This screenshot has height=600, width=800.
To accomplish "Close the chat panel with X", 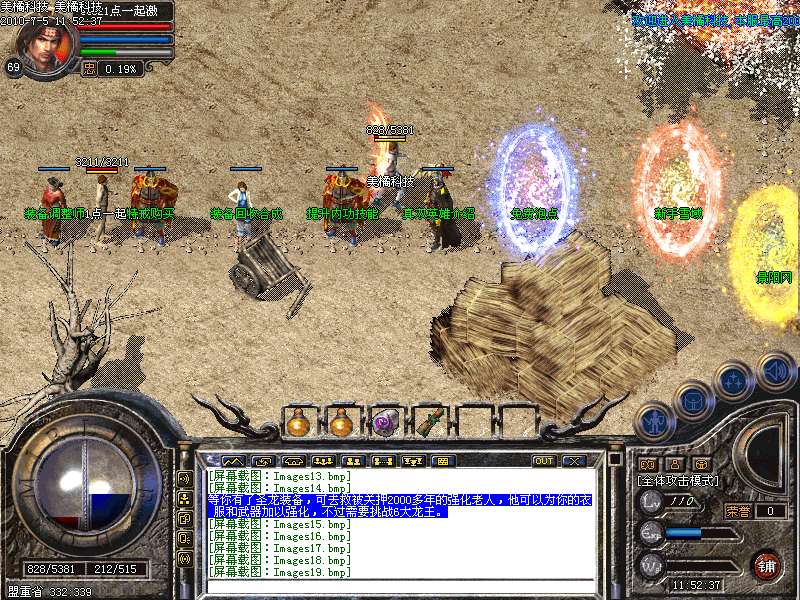I will 574,461.
